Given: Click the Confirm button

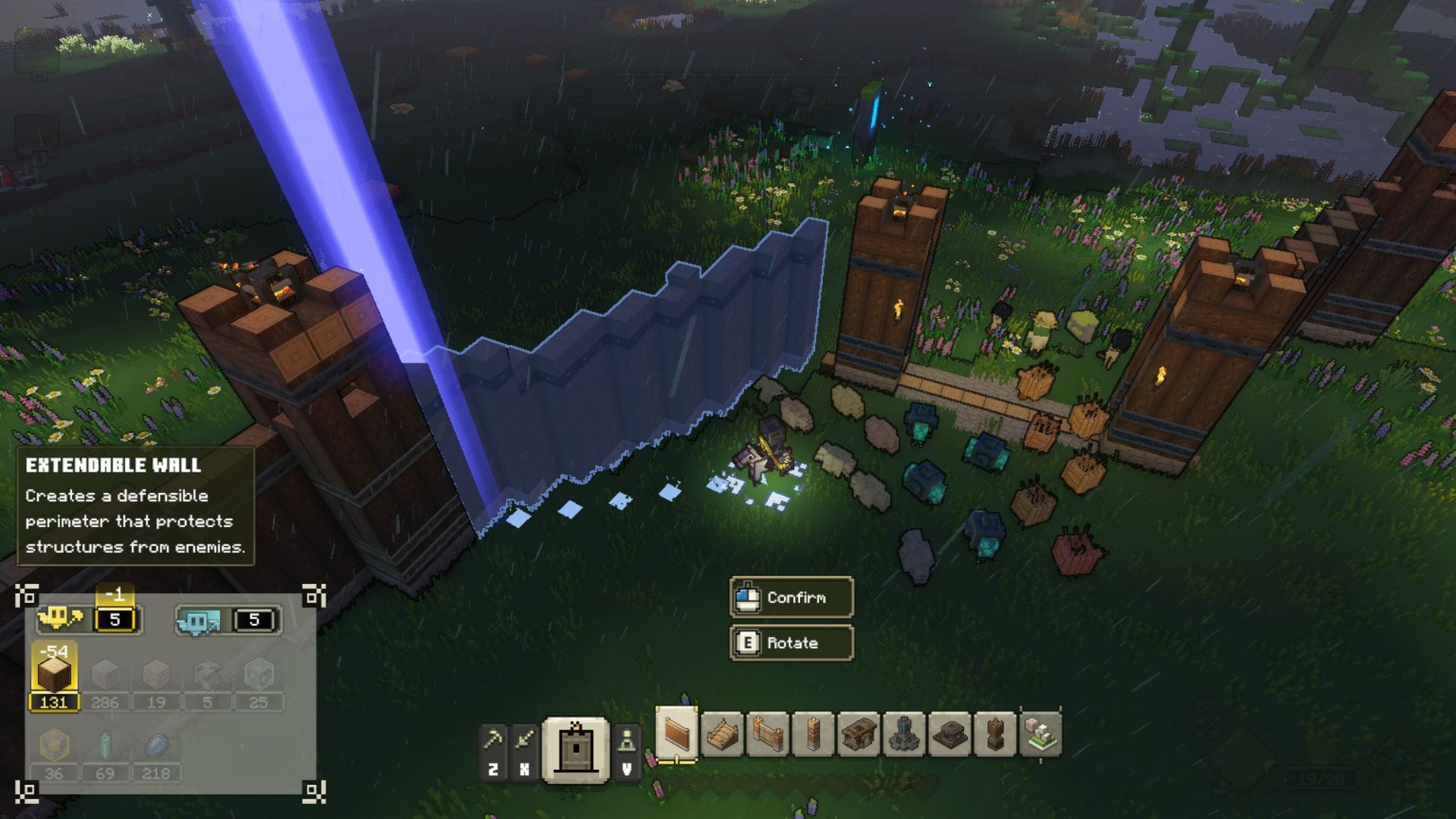Looking at the screenshot, I should [791, 598].
